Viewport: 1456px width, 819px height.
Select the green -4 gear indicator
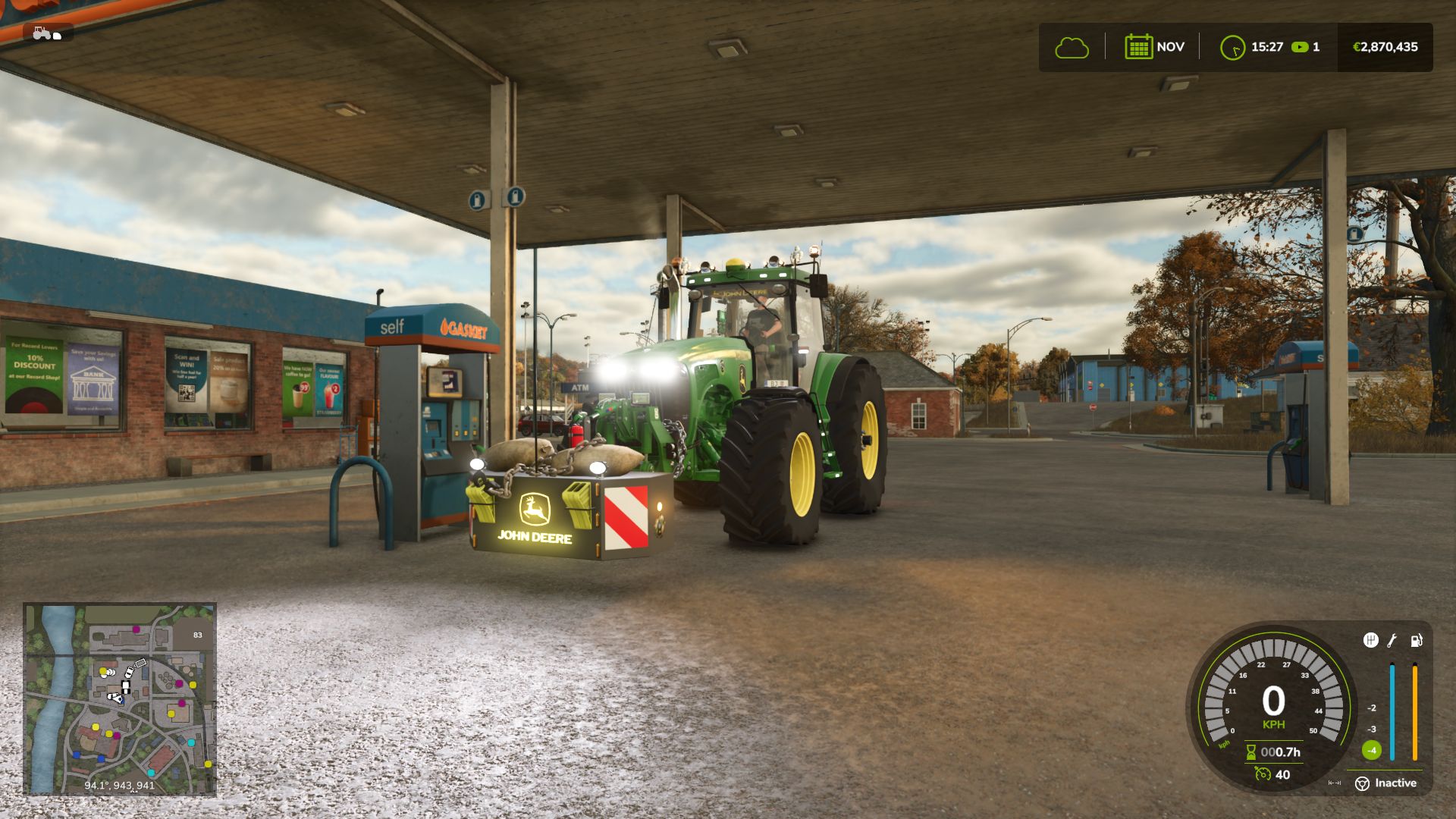pos(1371,751)
